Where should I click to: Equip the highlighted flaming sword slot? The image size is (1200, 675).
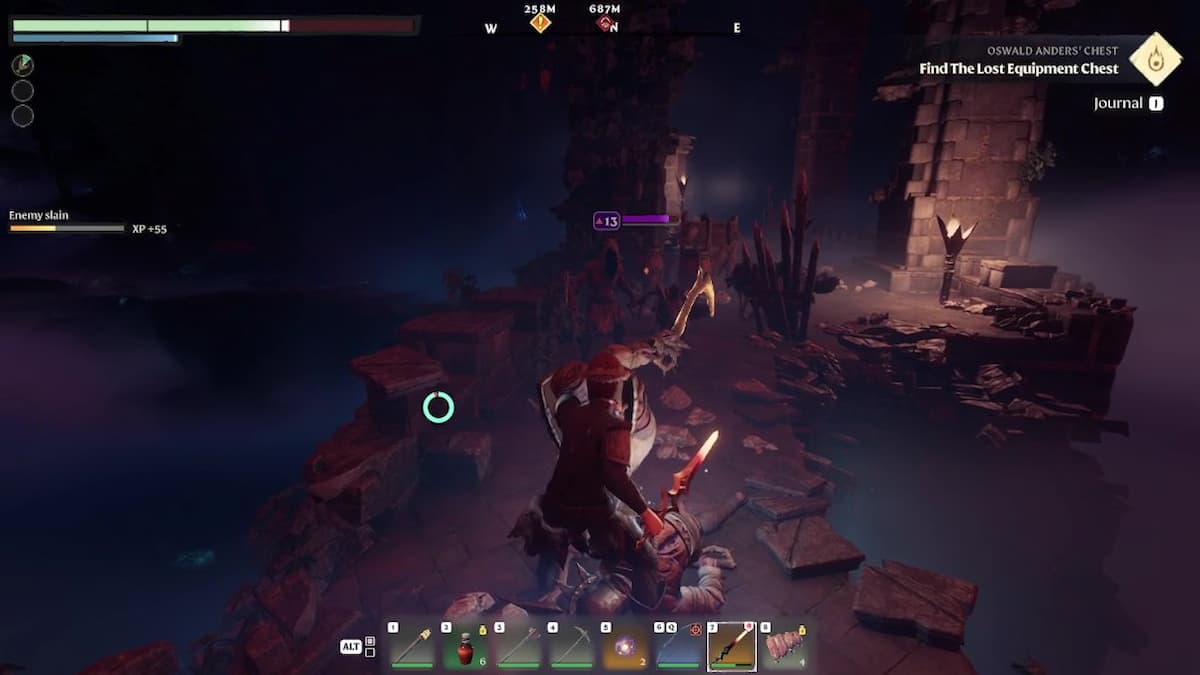pos(732,646)
